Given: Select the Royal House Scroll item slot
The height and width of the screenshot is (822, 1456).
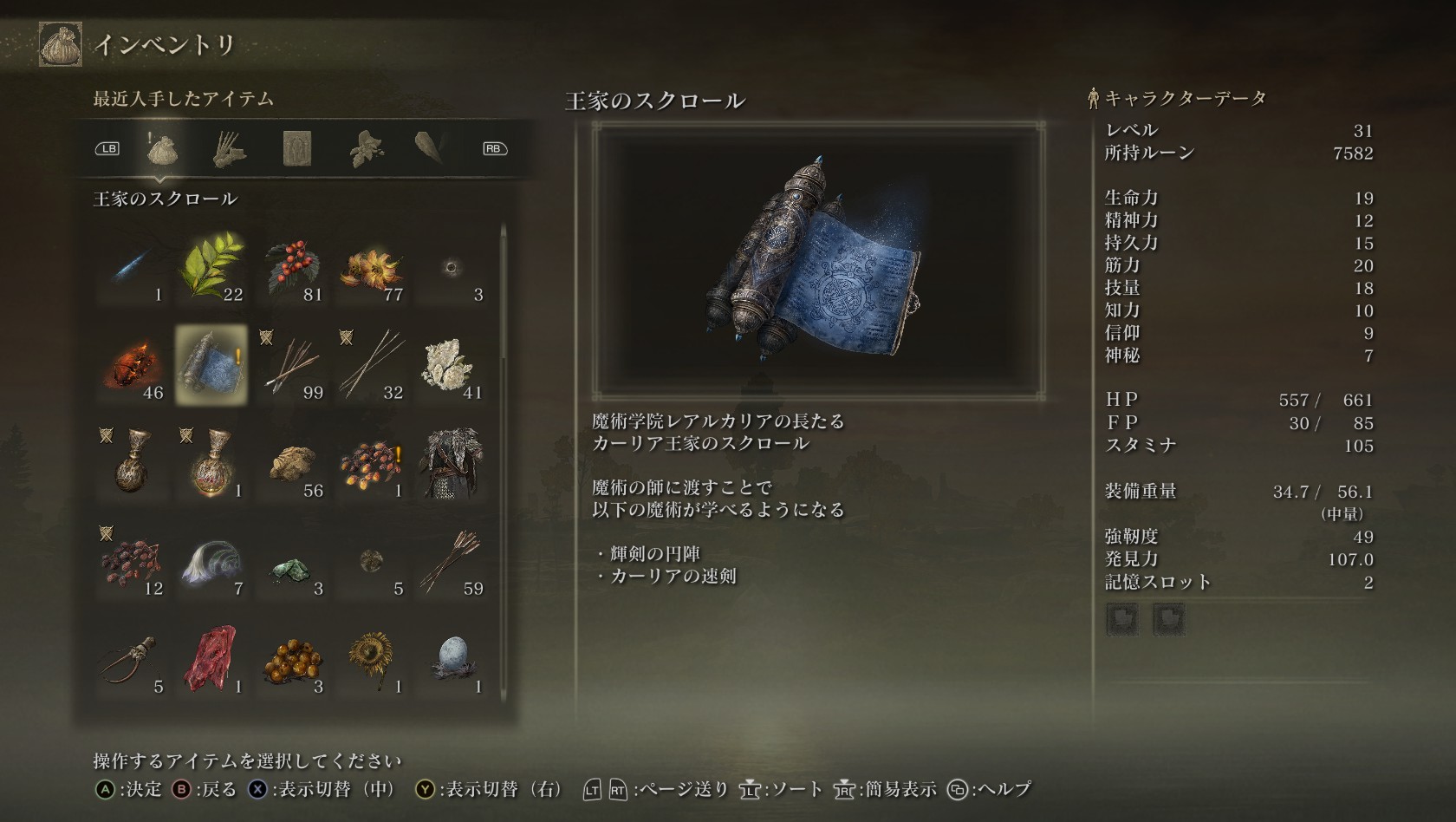Looking at the screenshot, I should [x=211, y=365].
